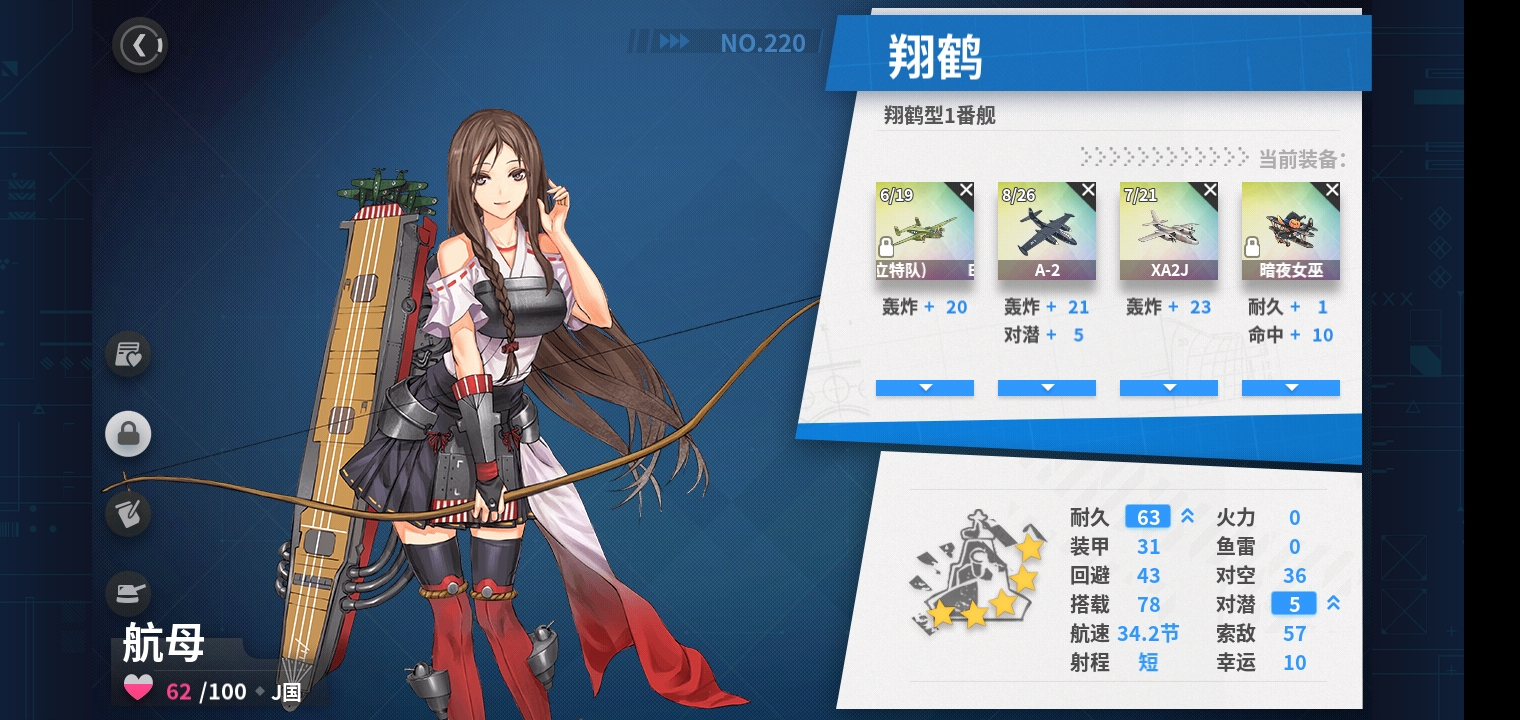Toggle the 耐久 stat boost chevron near 63
The height and width of the screenshot is (720, 1520).
[1186, 517]
